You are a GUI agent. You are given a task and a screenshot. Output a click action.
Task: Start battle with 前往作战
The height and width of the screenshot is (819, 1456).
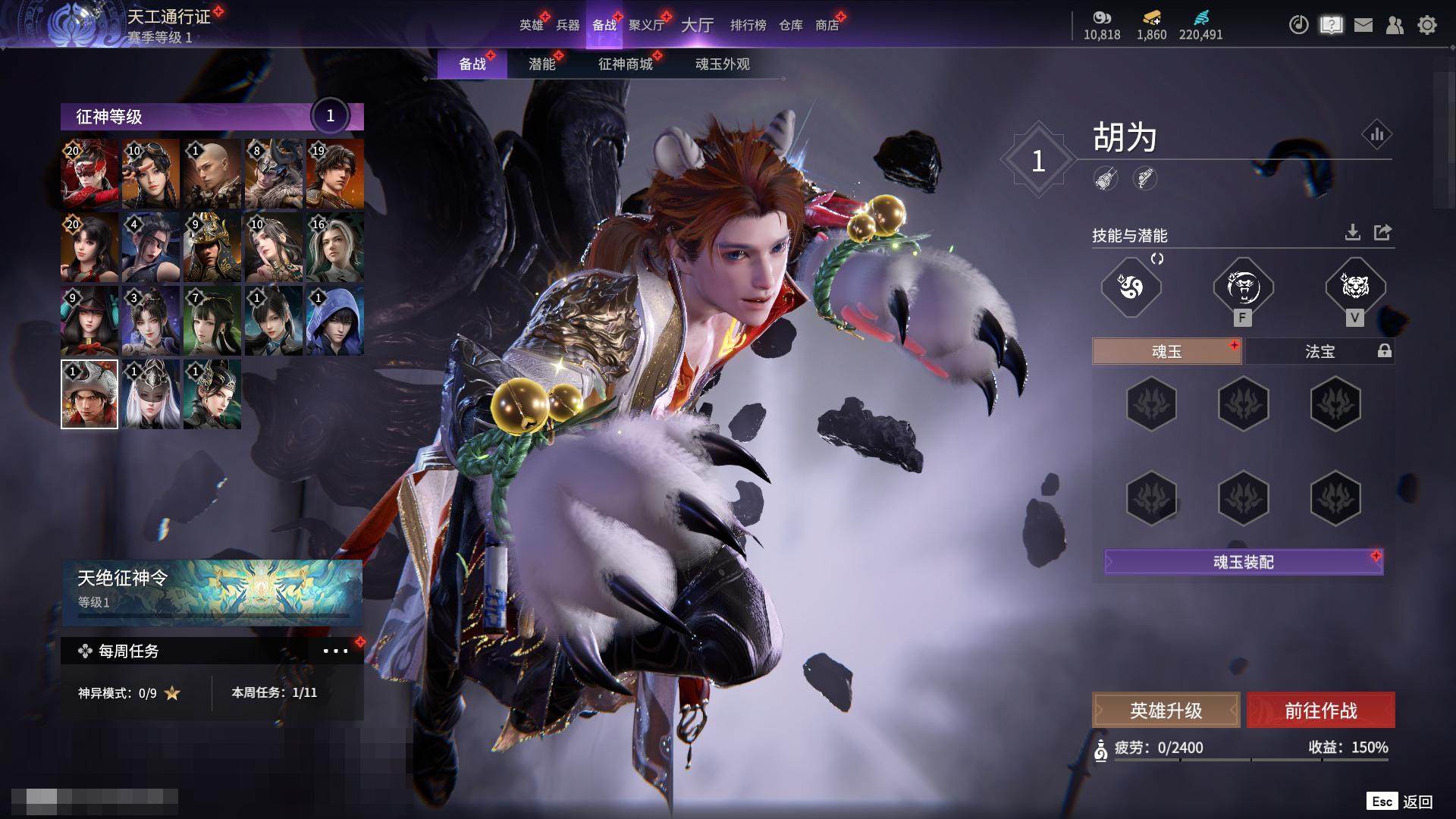[x=1320, y=711]
